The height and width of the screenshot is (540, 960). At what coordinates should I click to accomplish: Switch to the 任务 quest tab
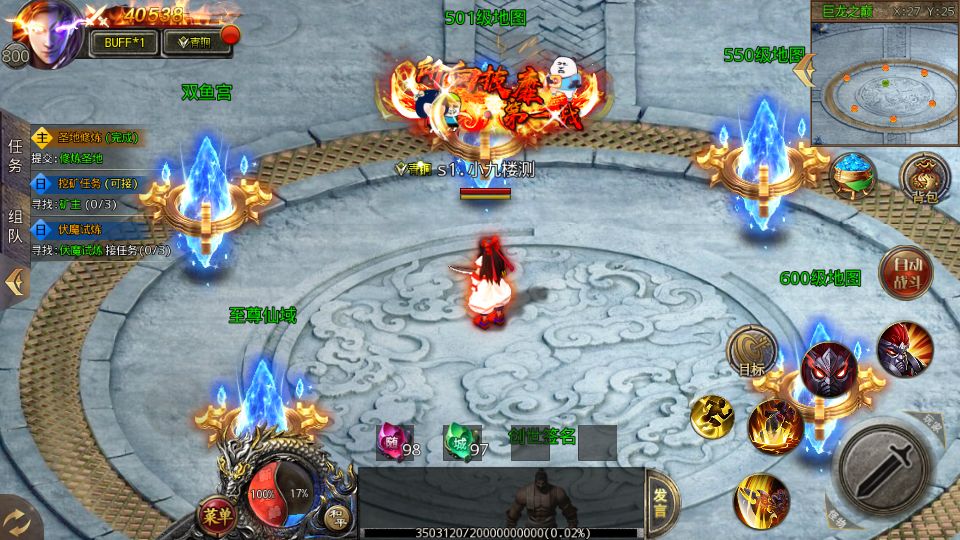click(15, 156)
